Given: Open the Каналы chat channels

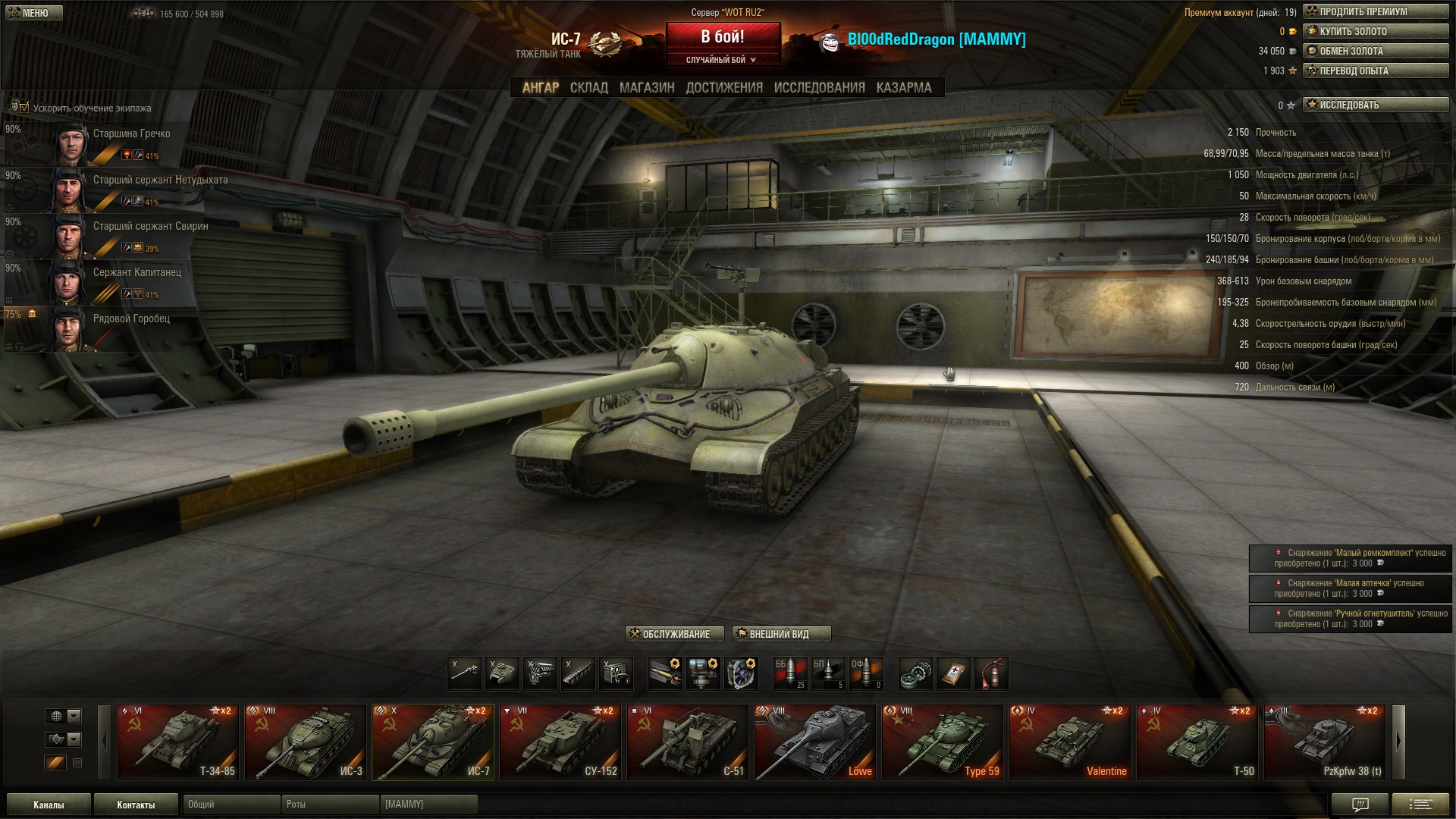Looking at the screenshot, I should (49, 805).
